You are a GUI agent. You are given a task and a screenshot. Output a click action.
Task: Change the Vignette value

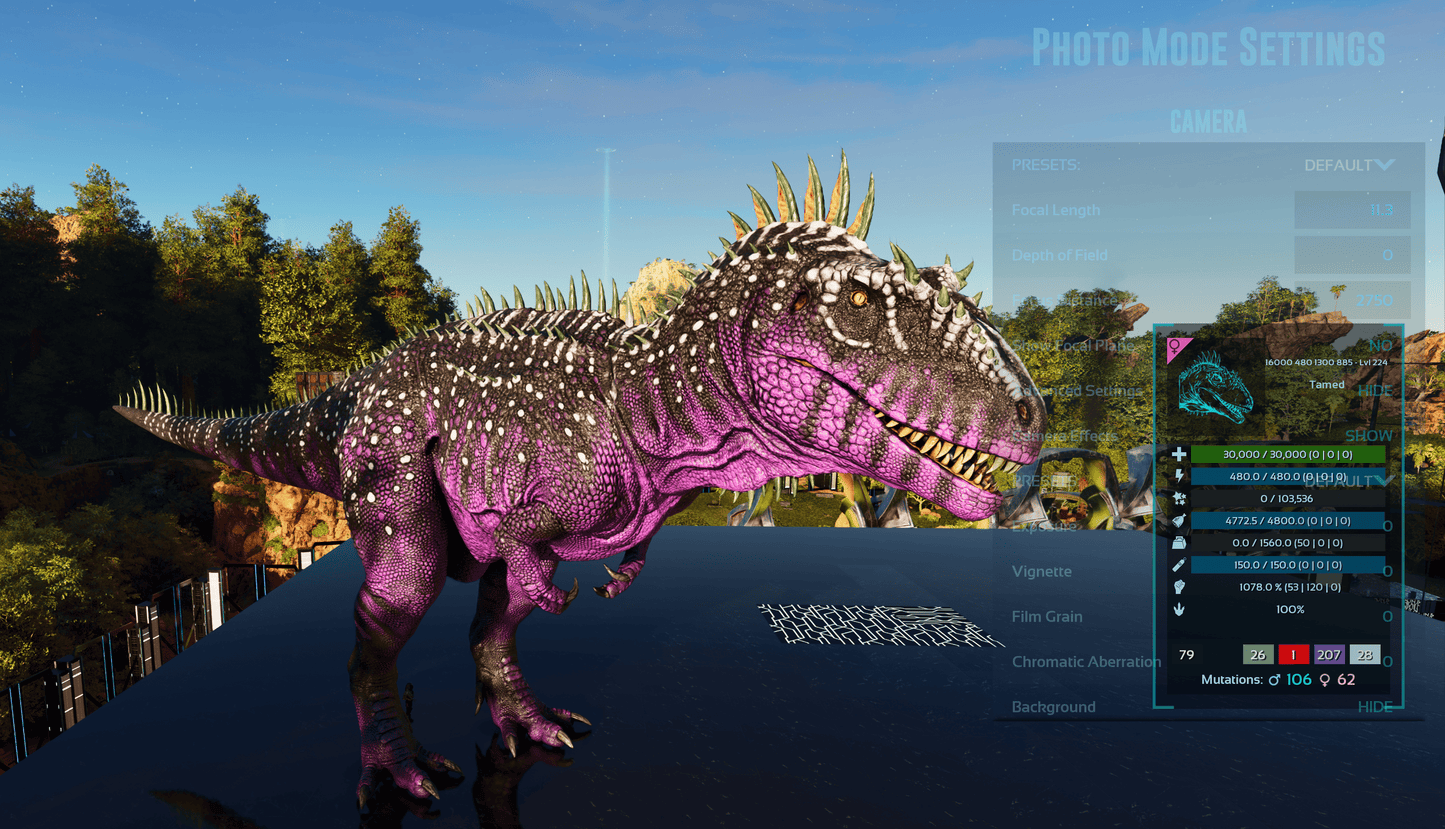tap(1387, 571)
